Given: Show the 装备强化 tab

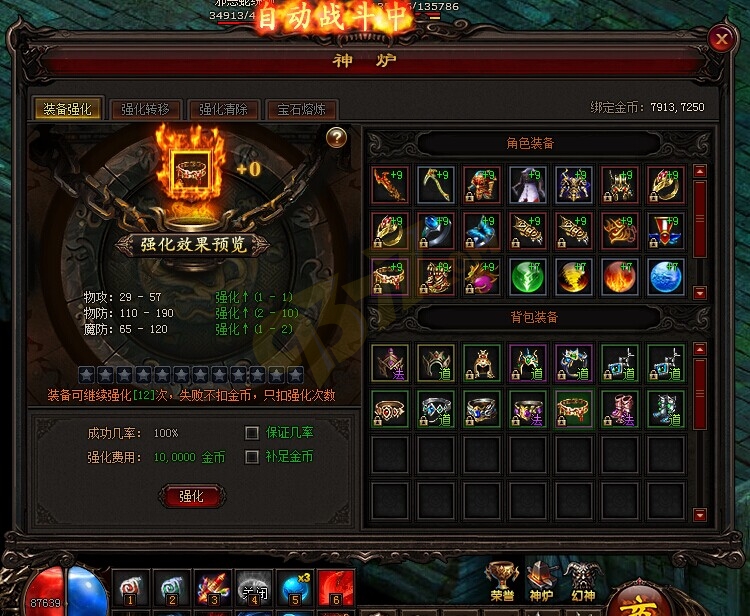Looking at the screenshot, I should click(69, 110).
